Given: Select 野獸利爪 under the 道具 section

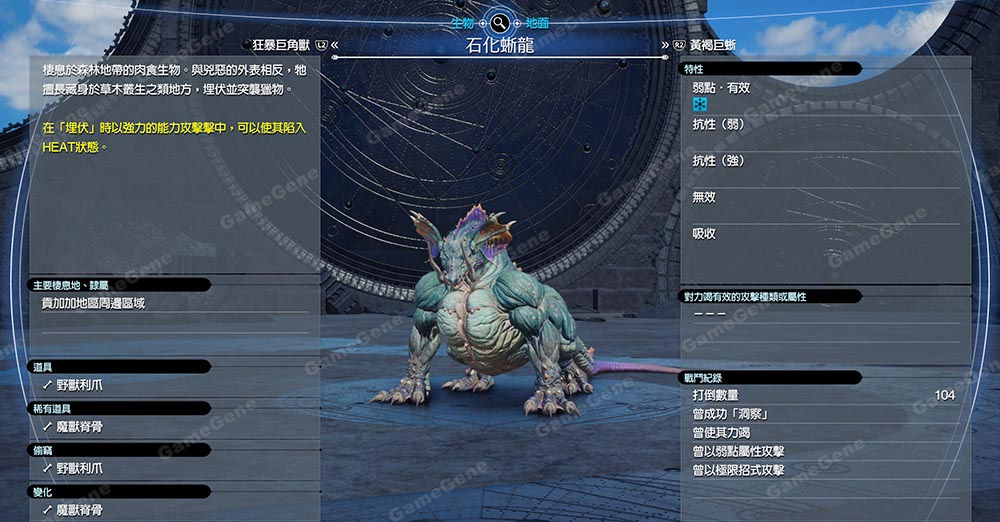Looking at the screenshot, I should [78, 383].
